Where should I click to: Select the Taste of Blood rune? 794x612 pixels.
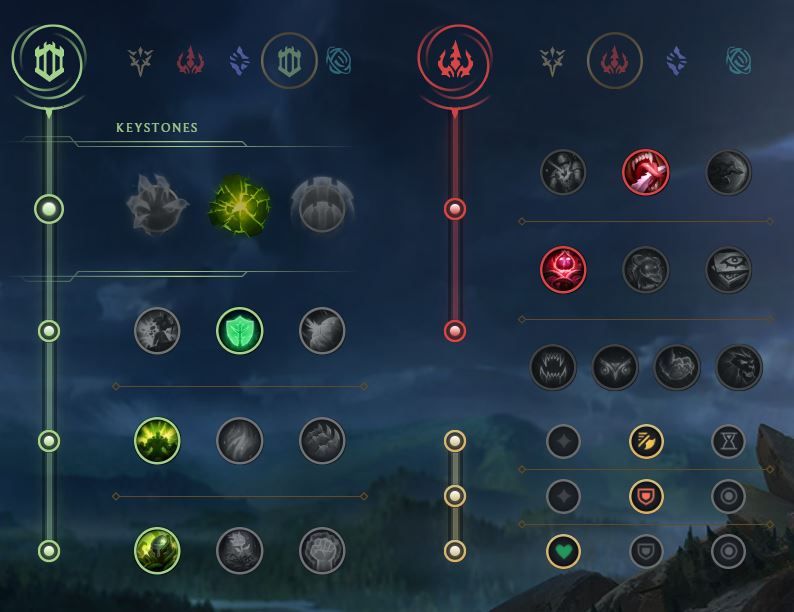pos(646,172)
